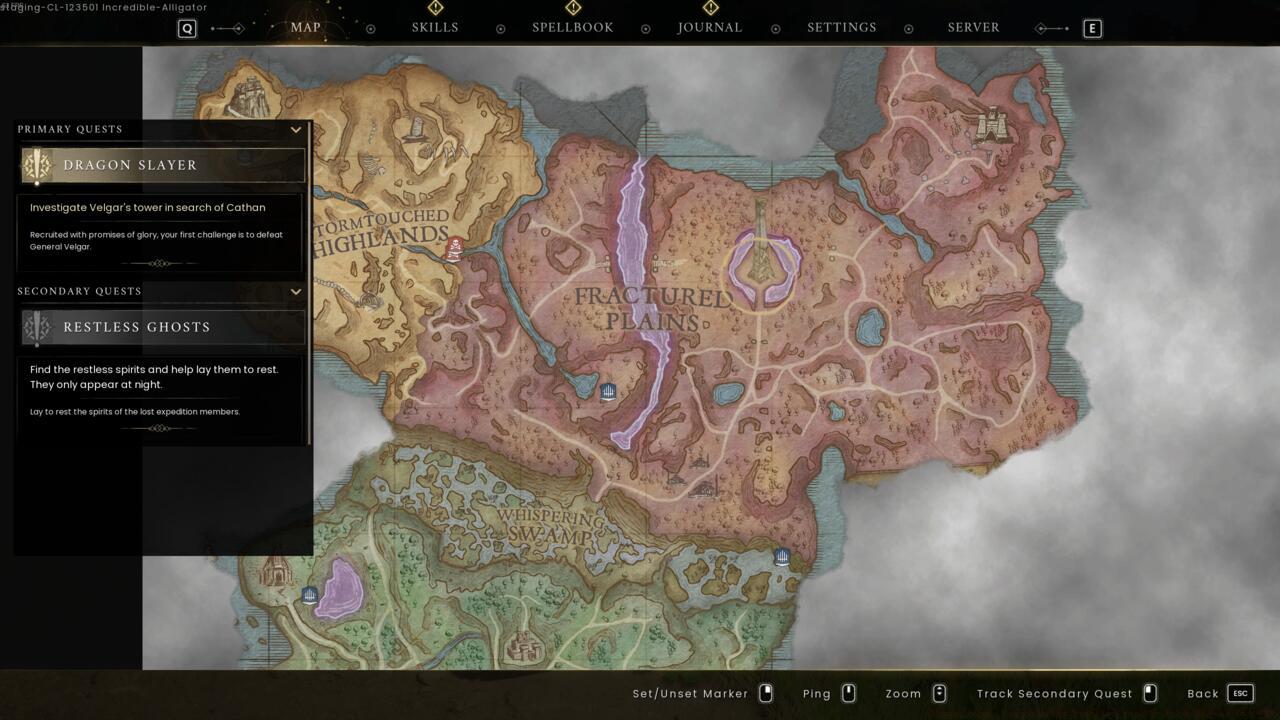Select the Dragon Slayer quest shield icon
Screen dimensions: 1280x720
click(37, 165)
